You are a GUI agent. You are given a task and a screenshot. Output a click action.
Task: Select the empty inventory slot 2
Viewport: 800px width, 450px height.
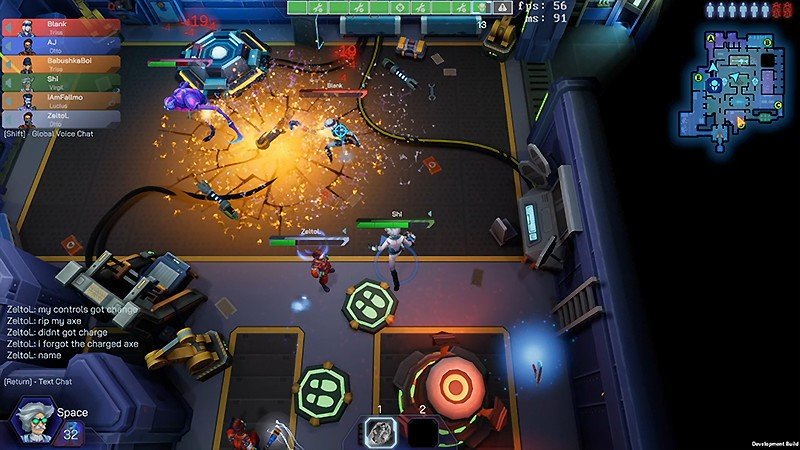[422, 431]
